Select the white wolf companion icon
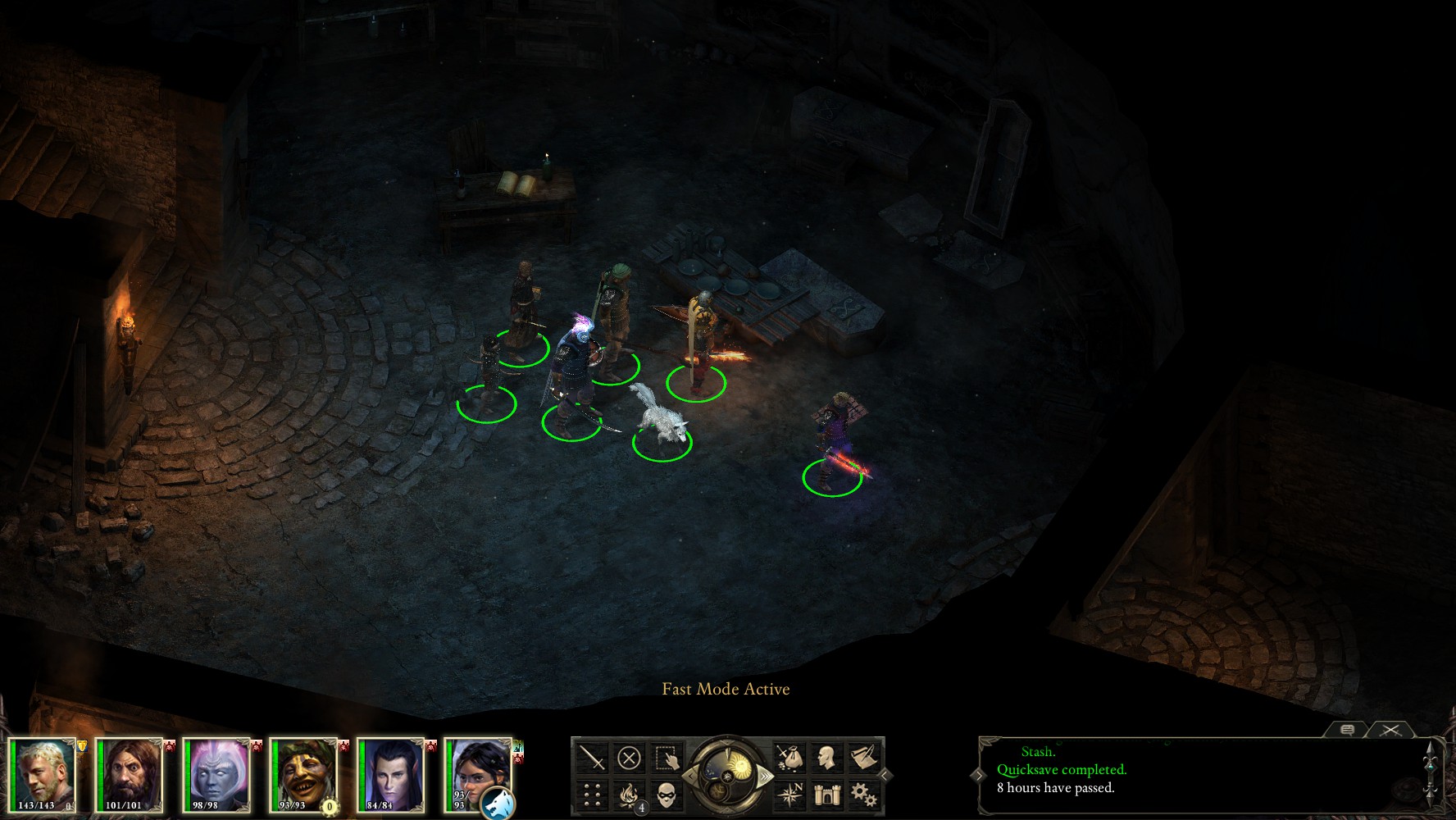Screen dimensions: 1456x820 (x=498, y=803)
